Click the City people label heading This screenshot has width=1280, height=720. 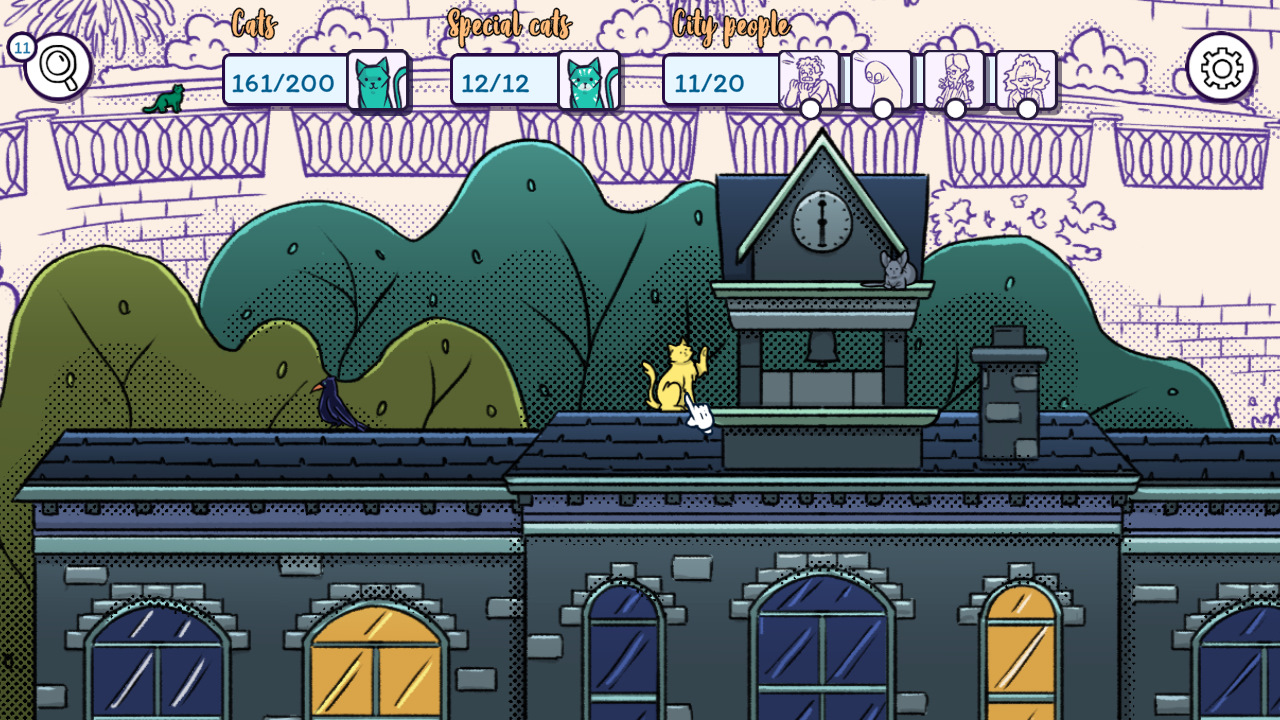coord(733,27)
